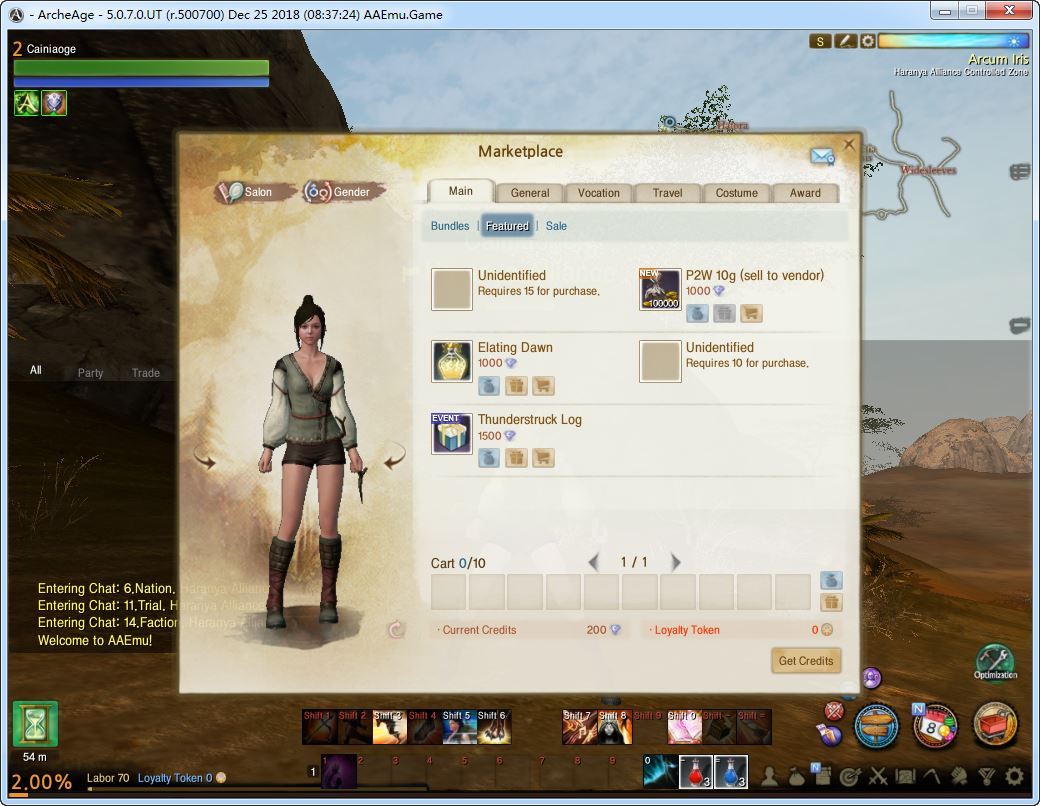
Task: Select the Elating Dawn item icon
Action: (452, 361)
